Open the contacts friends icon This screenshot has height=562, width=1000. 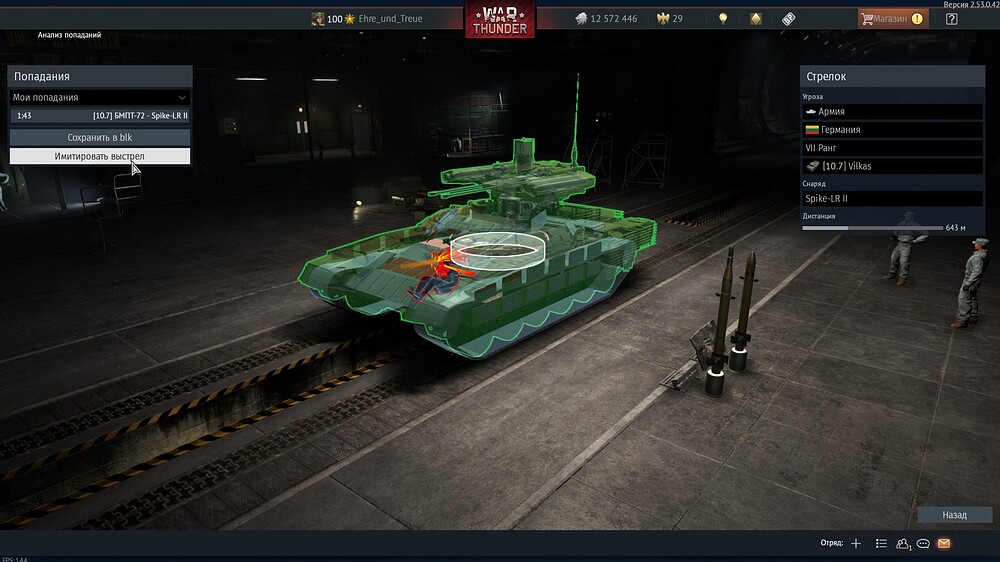pos(903,543)
